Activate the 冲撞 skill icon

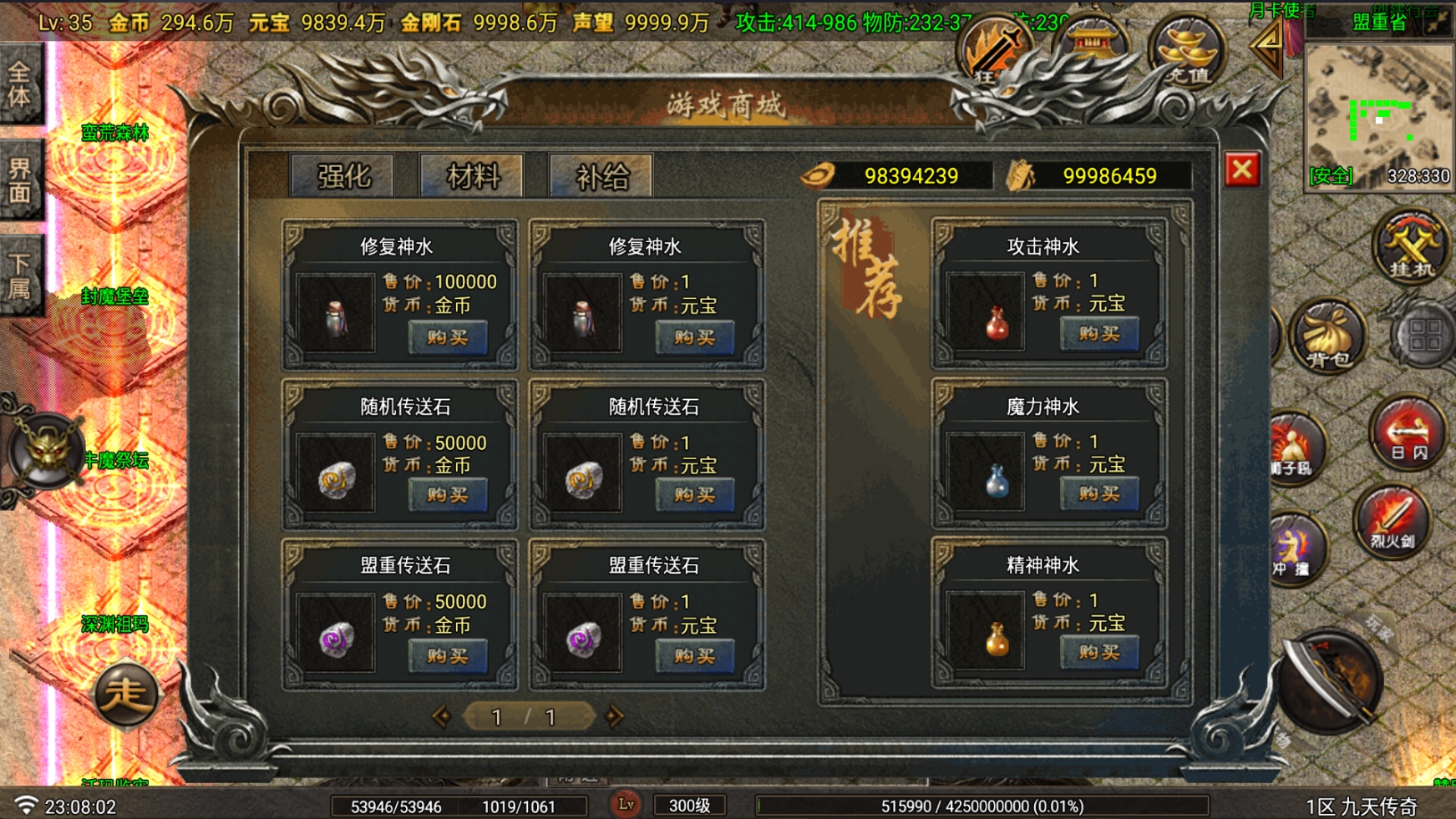pos(1301,545)
